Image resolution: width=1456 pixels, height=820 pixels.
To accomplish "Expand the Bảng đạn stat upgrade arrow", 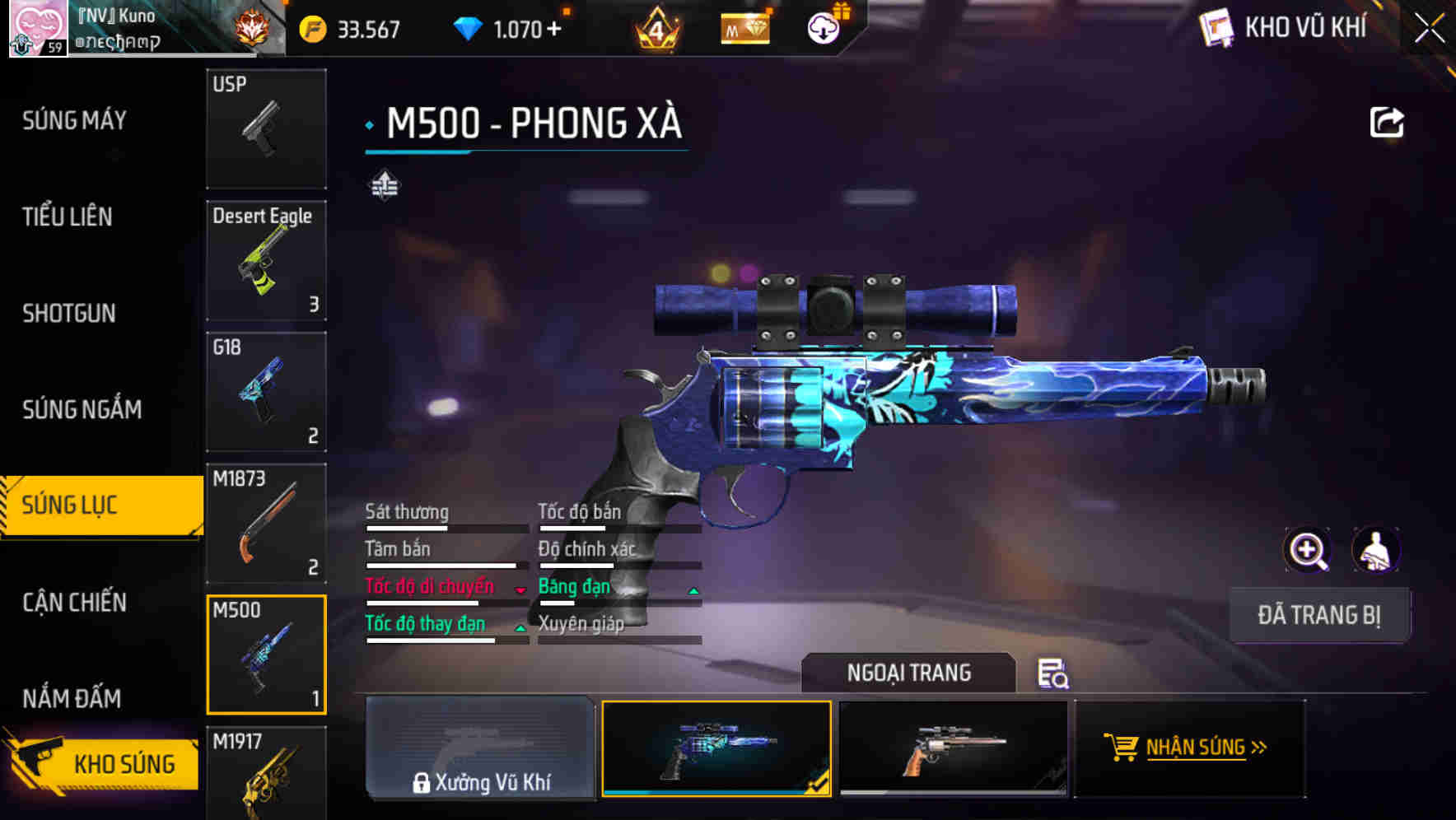I will (x=693, y=590).
